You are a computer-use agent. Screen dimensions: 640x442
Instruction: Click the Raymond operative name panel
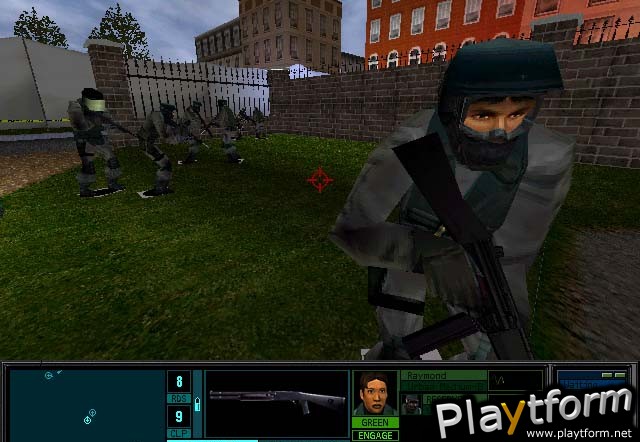tap(443, 380)
